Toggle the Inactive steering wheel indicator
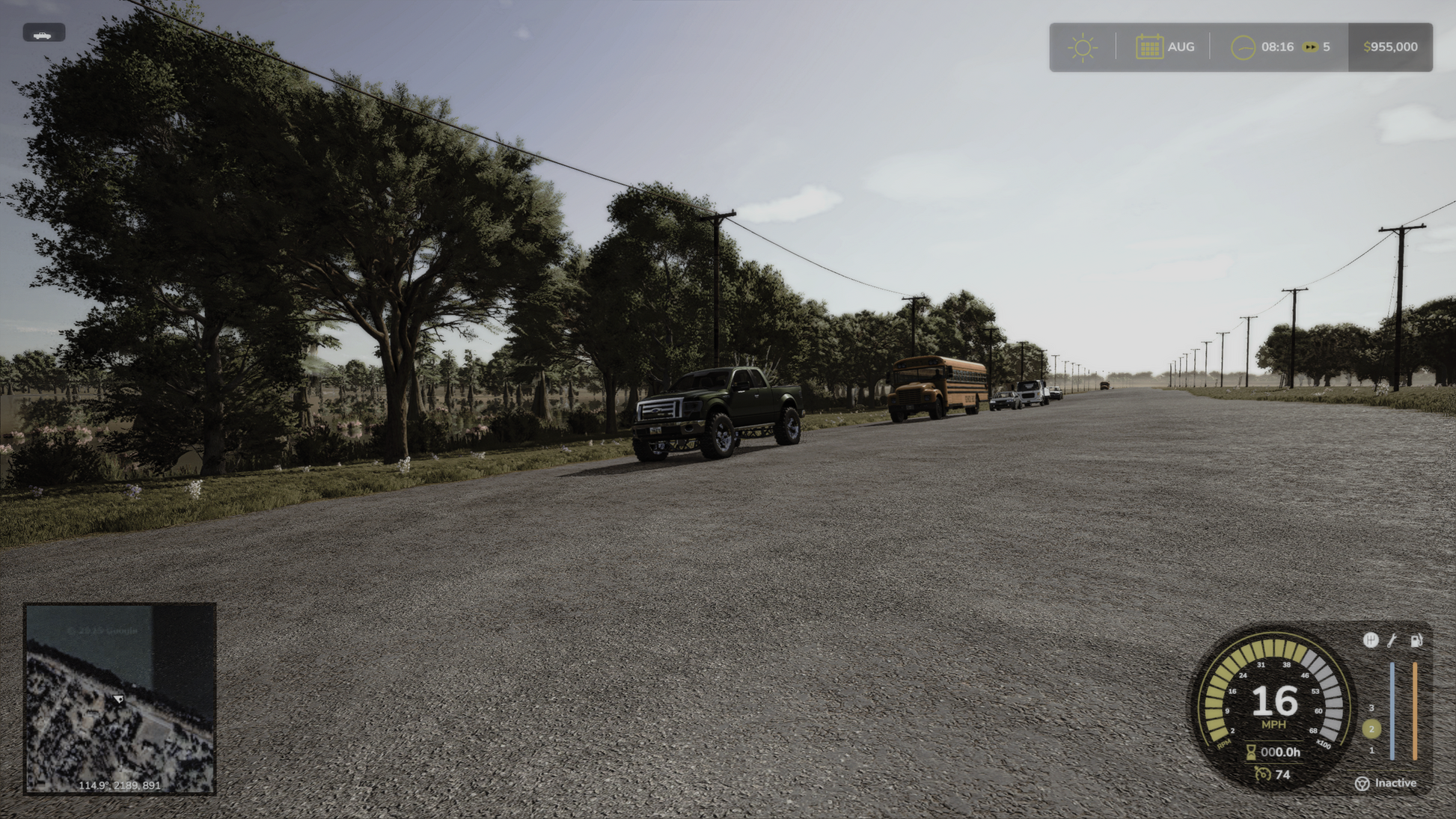The height and width of the screenshot is (819, 1456). point(1362,783)
